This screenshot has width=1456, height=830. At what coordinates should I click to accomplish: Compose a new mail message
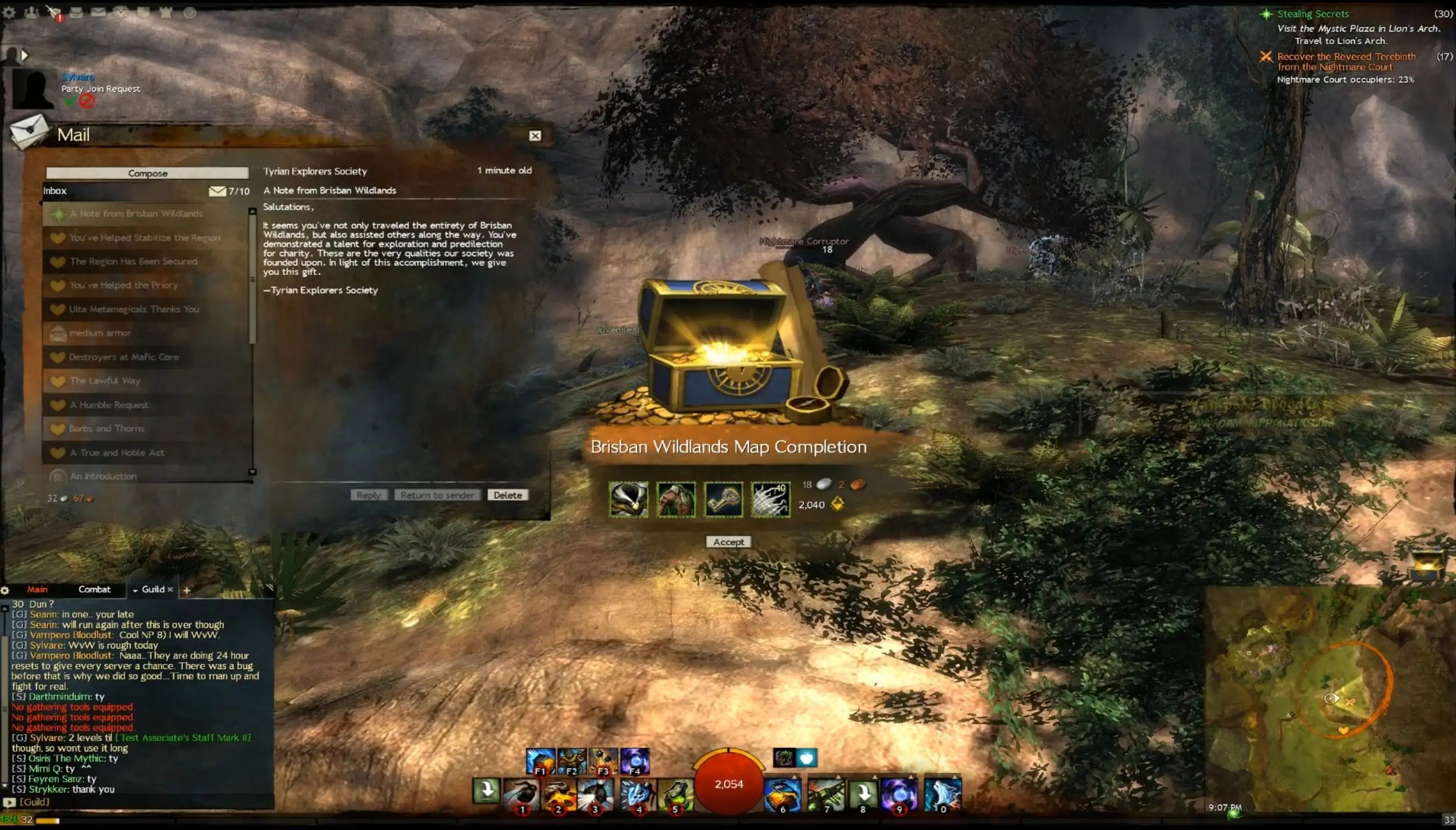tap(147, 173)
